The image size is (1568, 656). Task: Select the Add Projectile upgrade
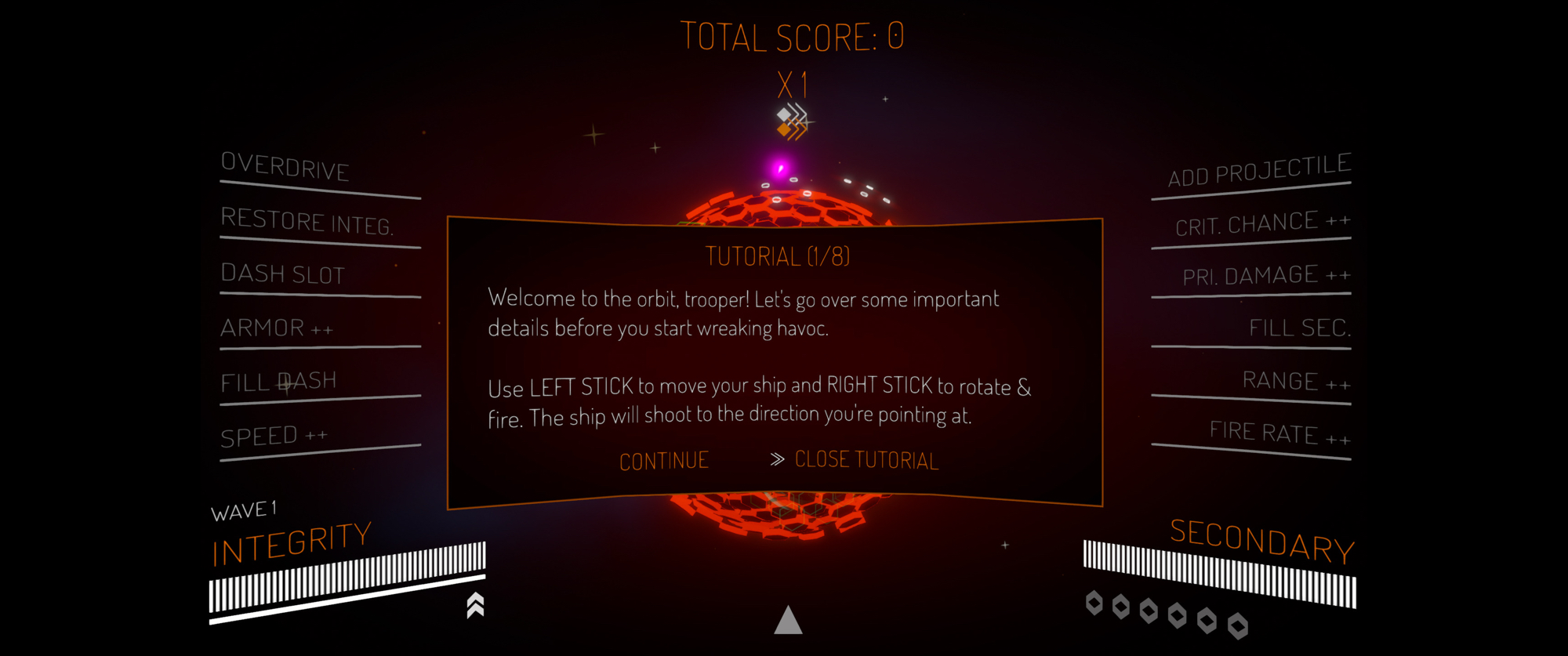[1259, 171]
